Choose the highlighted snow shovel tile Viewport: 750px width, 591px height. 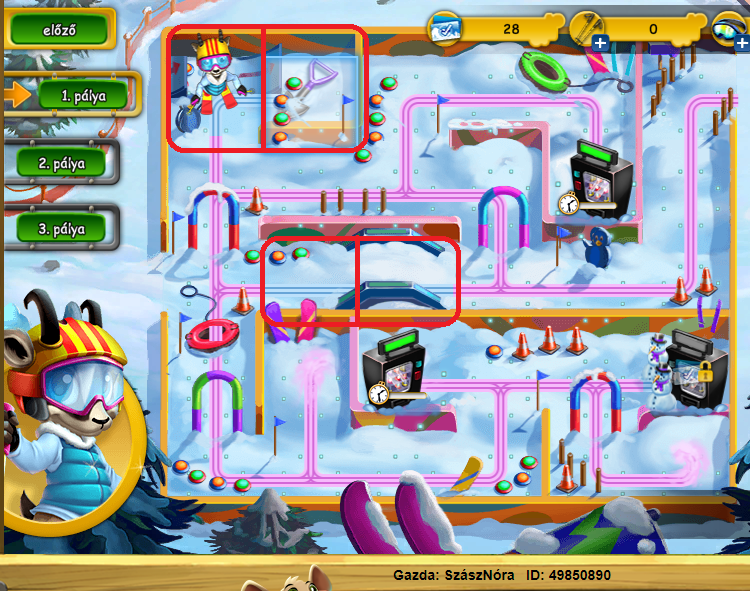pos(314,90)
